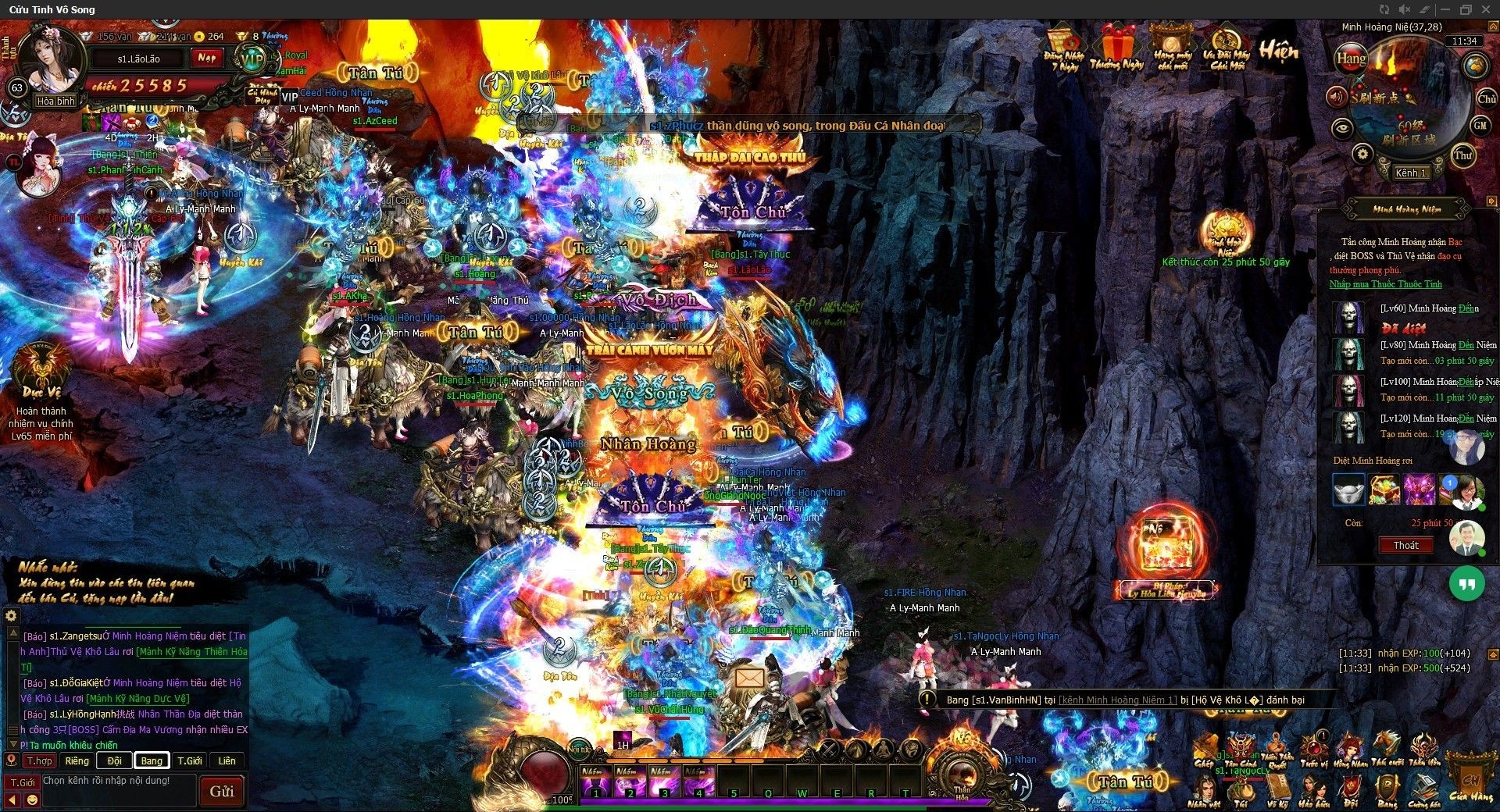Click the chat message input field
Screen dimensions: 1500x812
click(x=117, y=790)
